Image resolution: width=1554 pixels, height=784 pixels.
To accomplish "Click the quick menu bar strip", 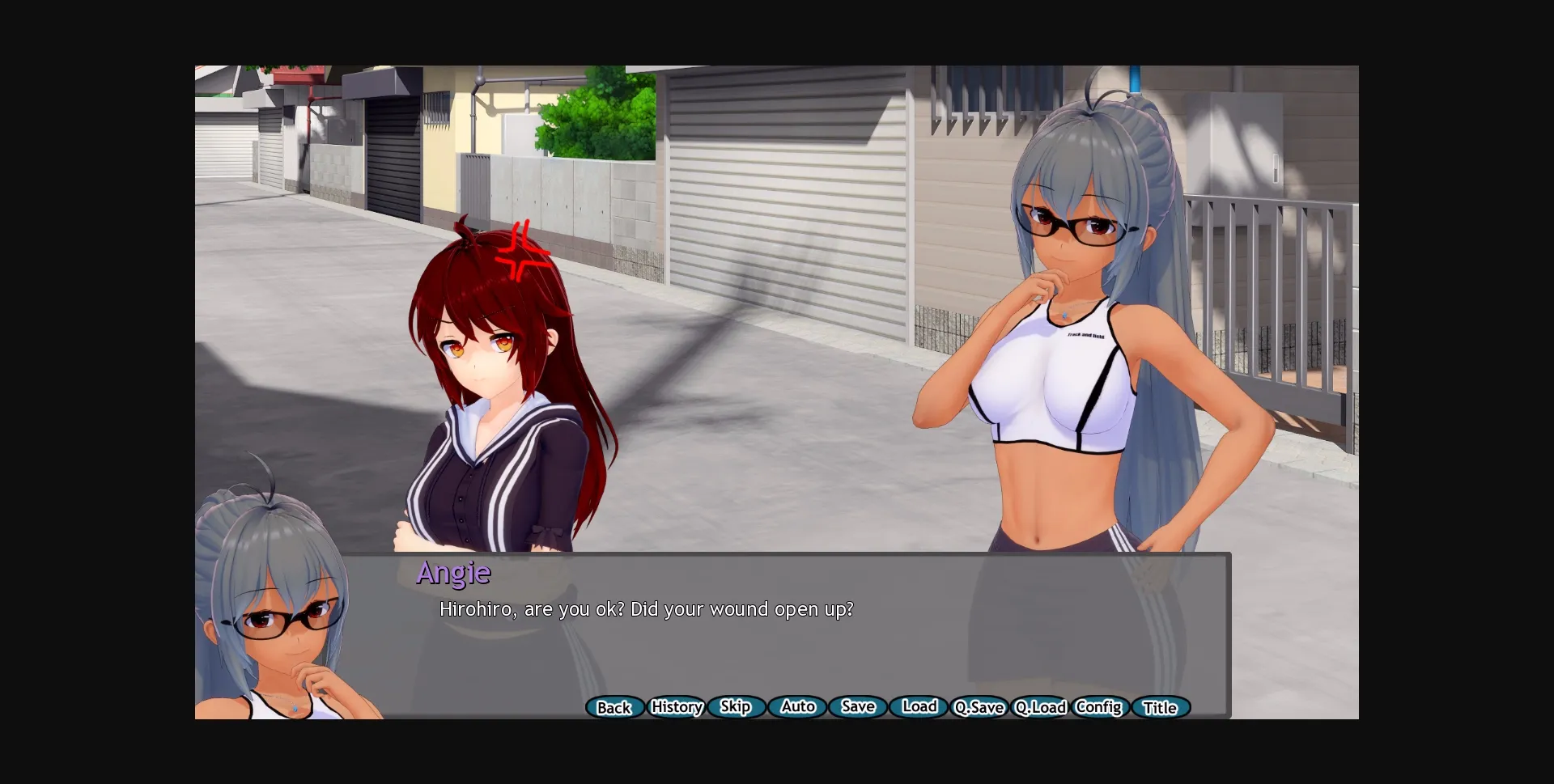I will tap(886, 707).
